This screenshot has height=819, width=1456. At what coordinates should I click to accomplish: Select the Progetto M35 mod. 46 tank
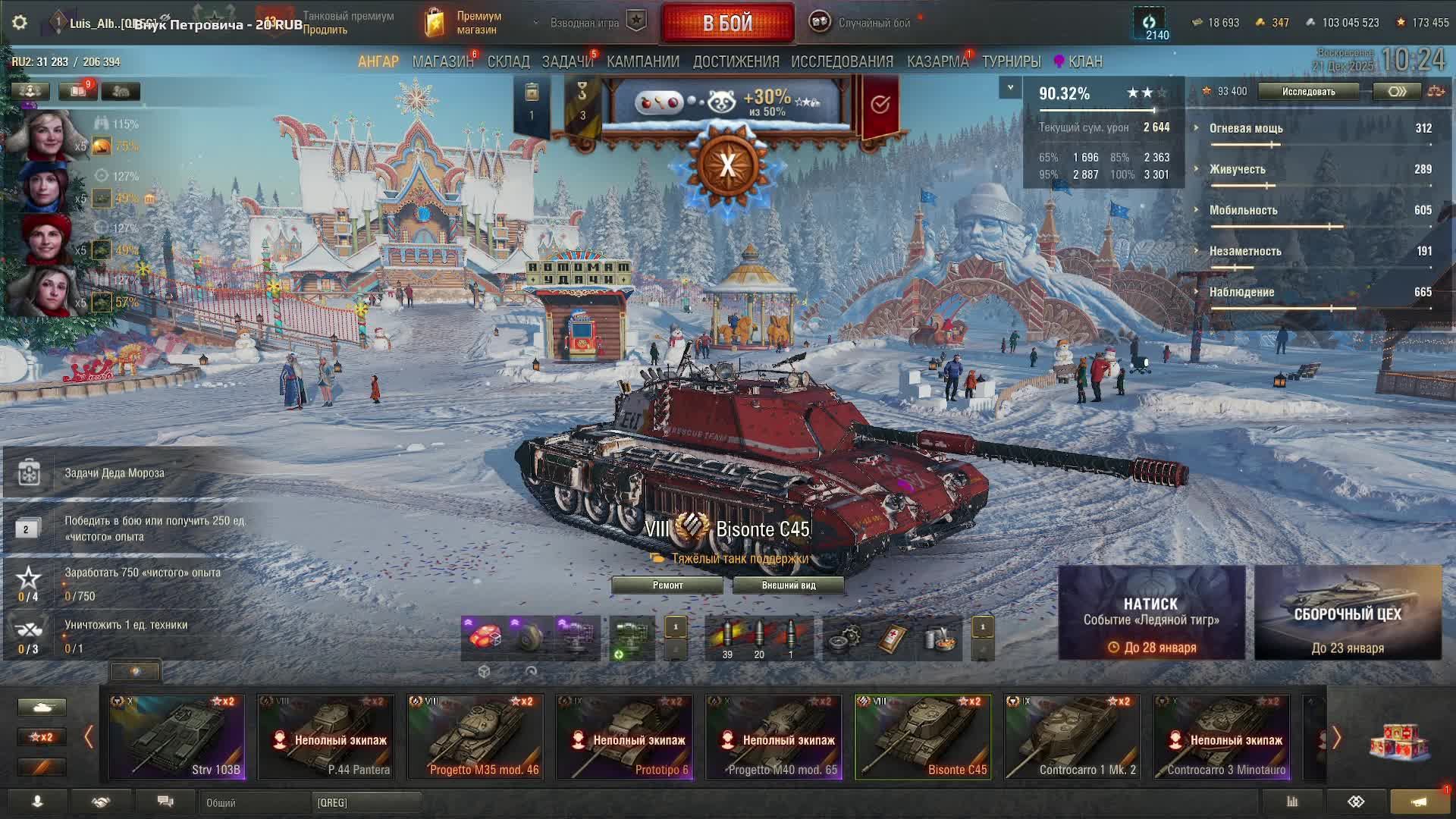point(475,737)
